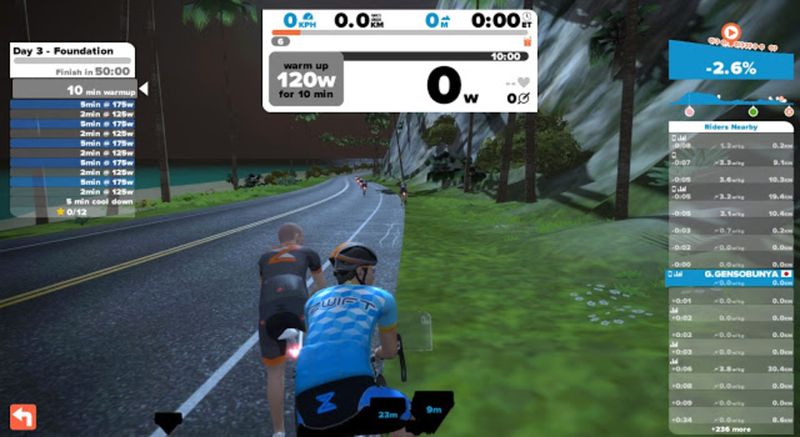Click the green marker on the elevation profile
This screenshot has width=800, height=437.
click(752, 110)
